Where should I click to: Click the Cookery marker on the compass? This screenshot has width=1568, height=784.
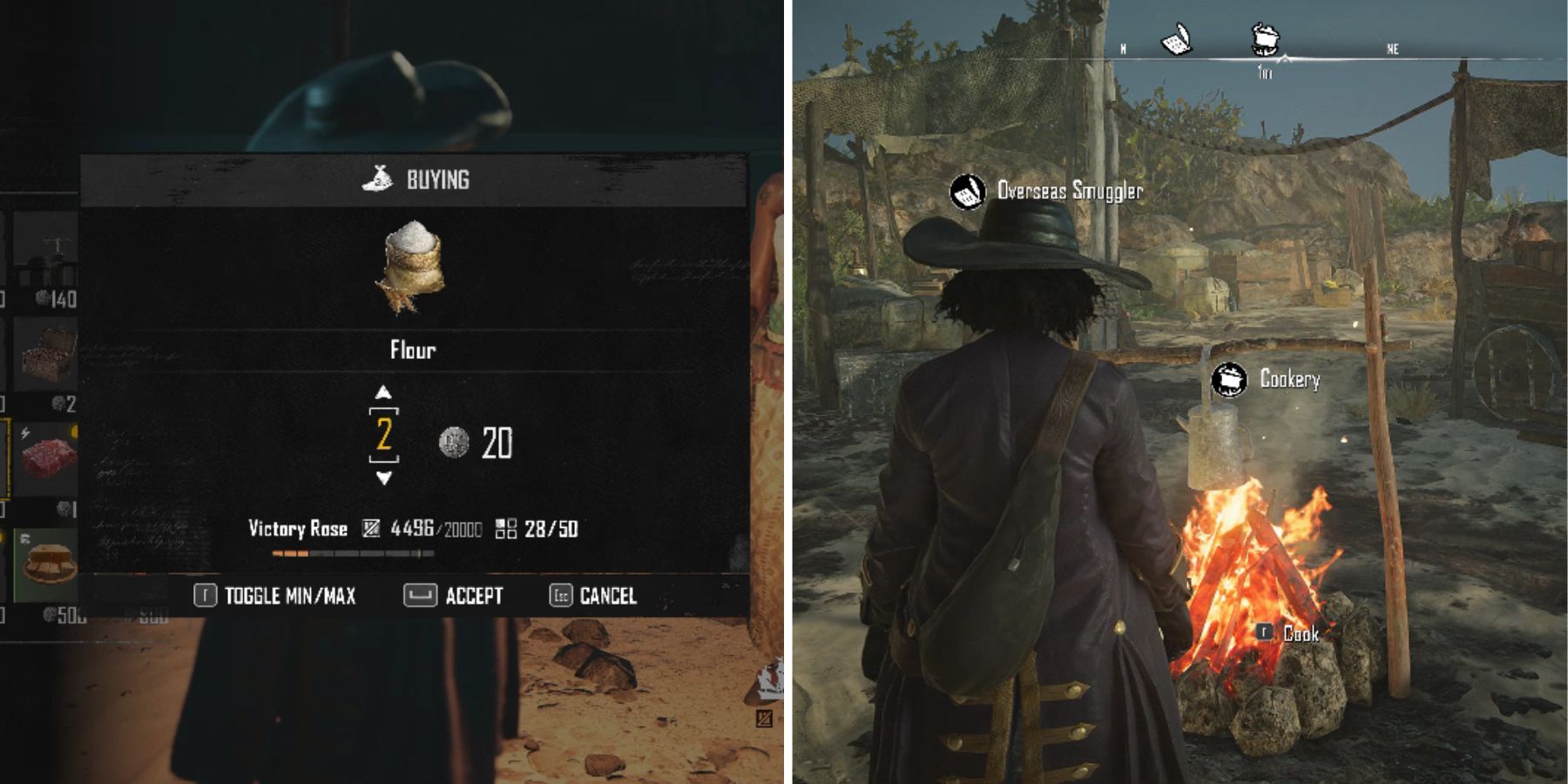(x=1265, y=39)
